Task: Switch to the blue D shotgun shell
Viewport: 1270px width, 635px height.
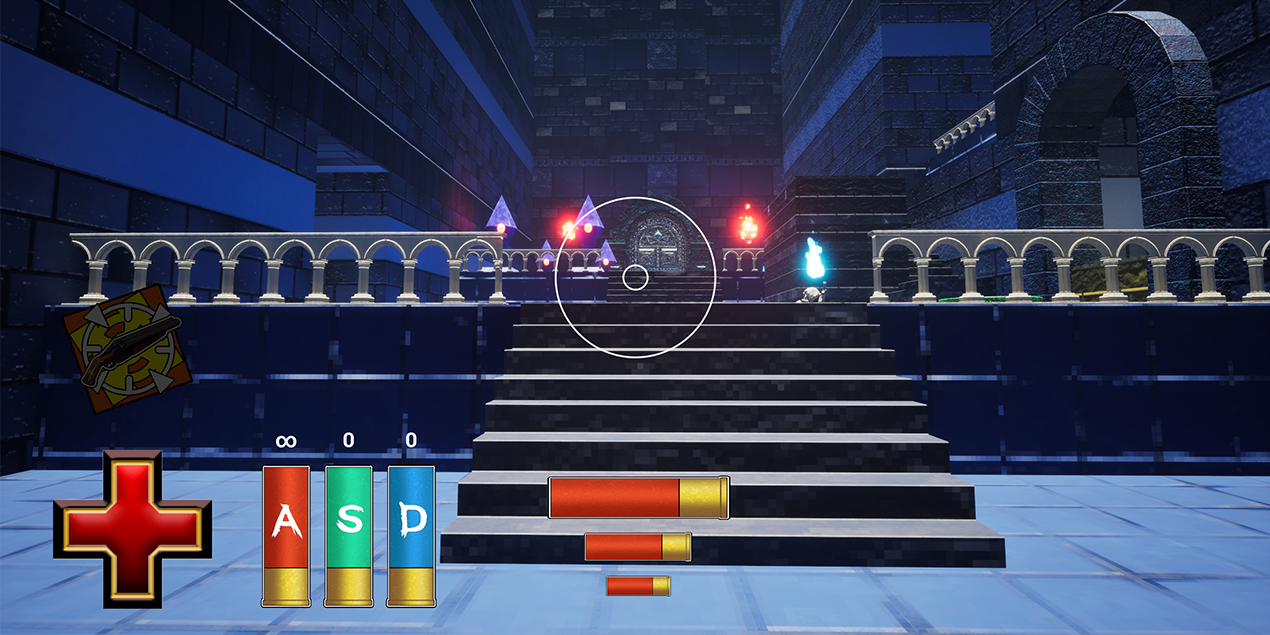Action: 411,535
